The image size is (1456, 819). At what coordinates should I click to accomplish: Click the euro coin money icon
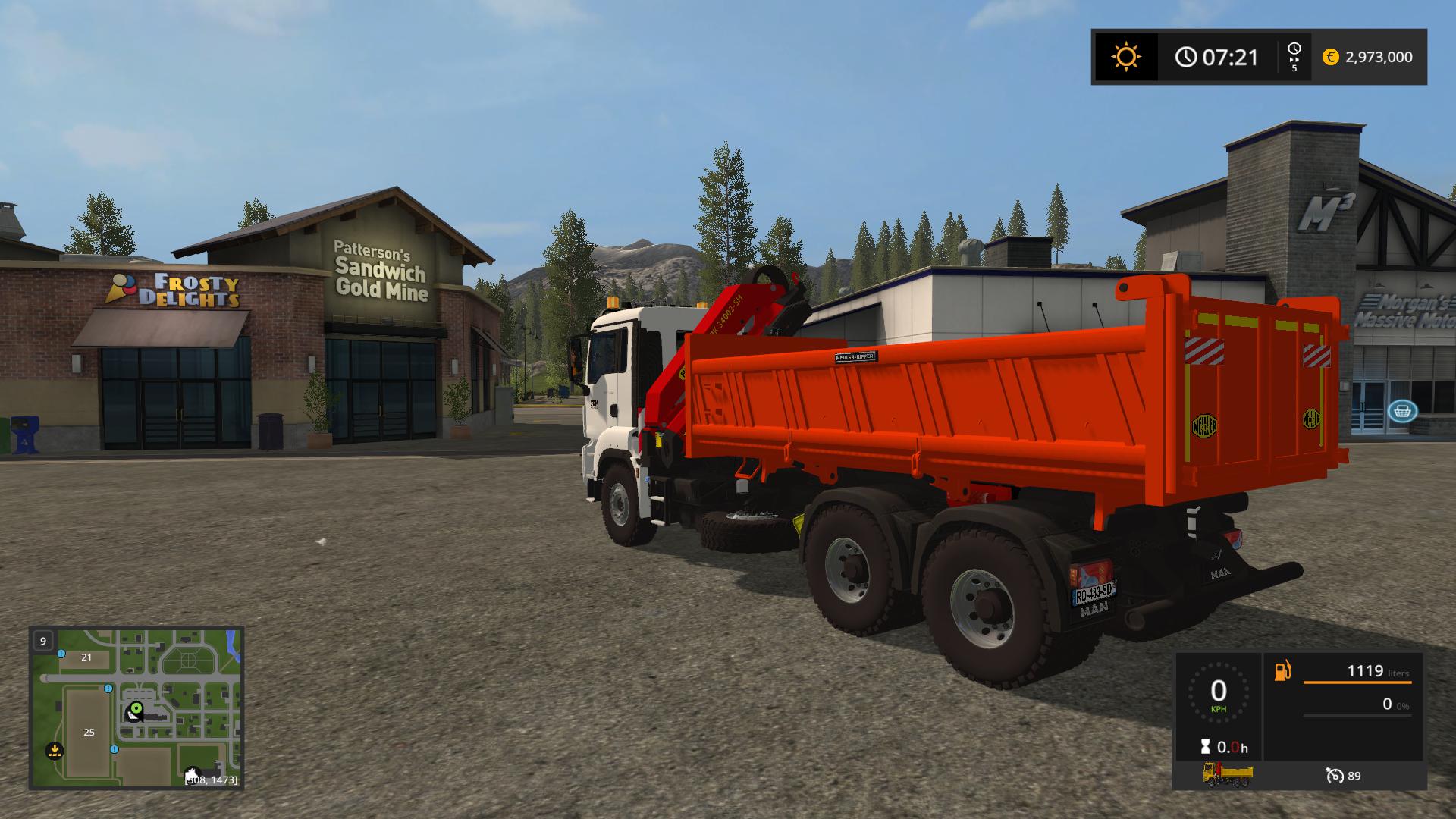point(1330,57)
